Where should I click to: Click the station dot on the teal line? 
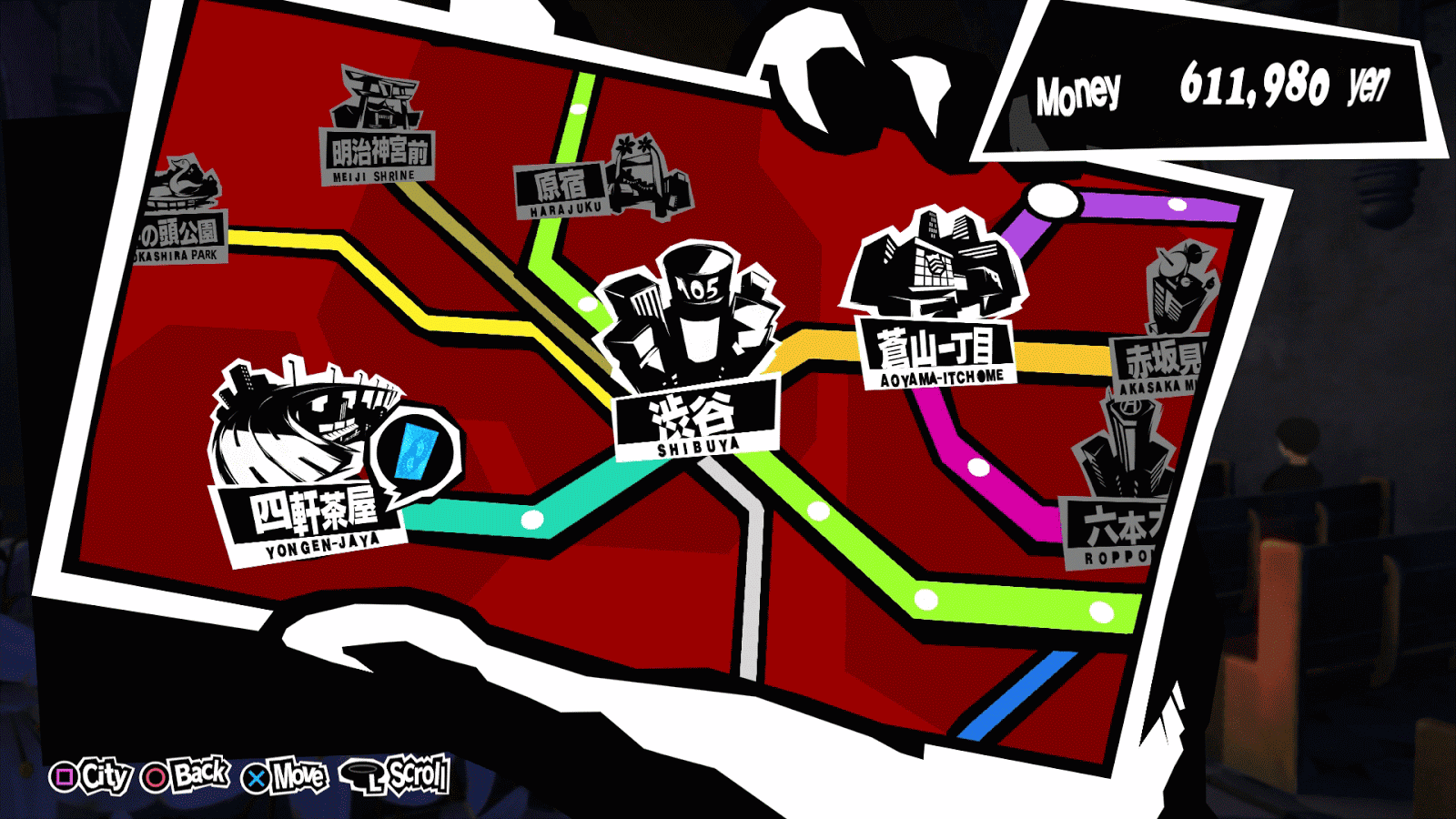tap(531, 521)
